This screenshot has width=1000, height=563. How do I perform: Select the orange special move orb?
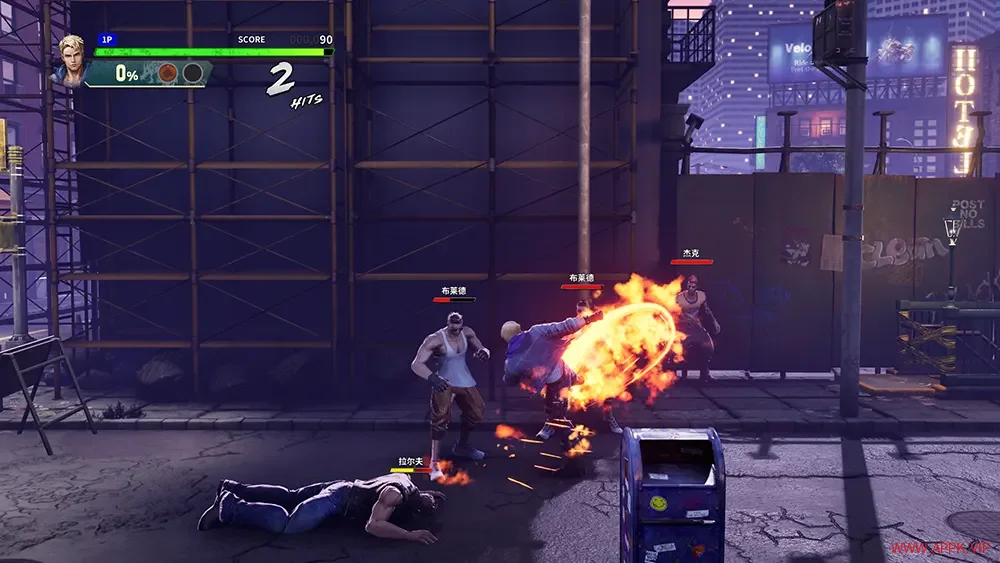169,73
